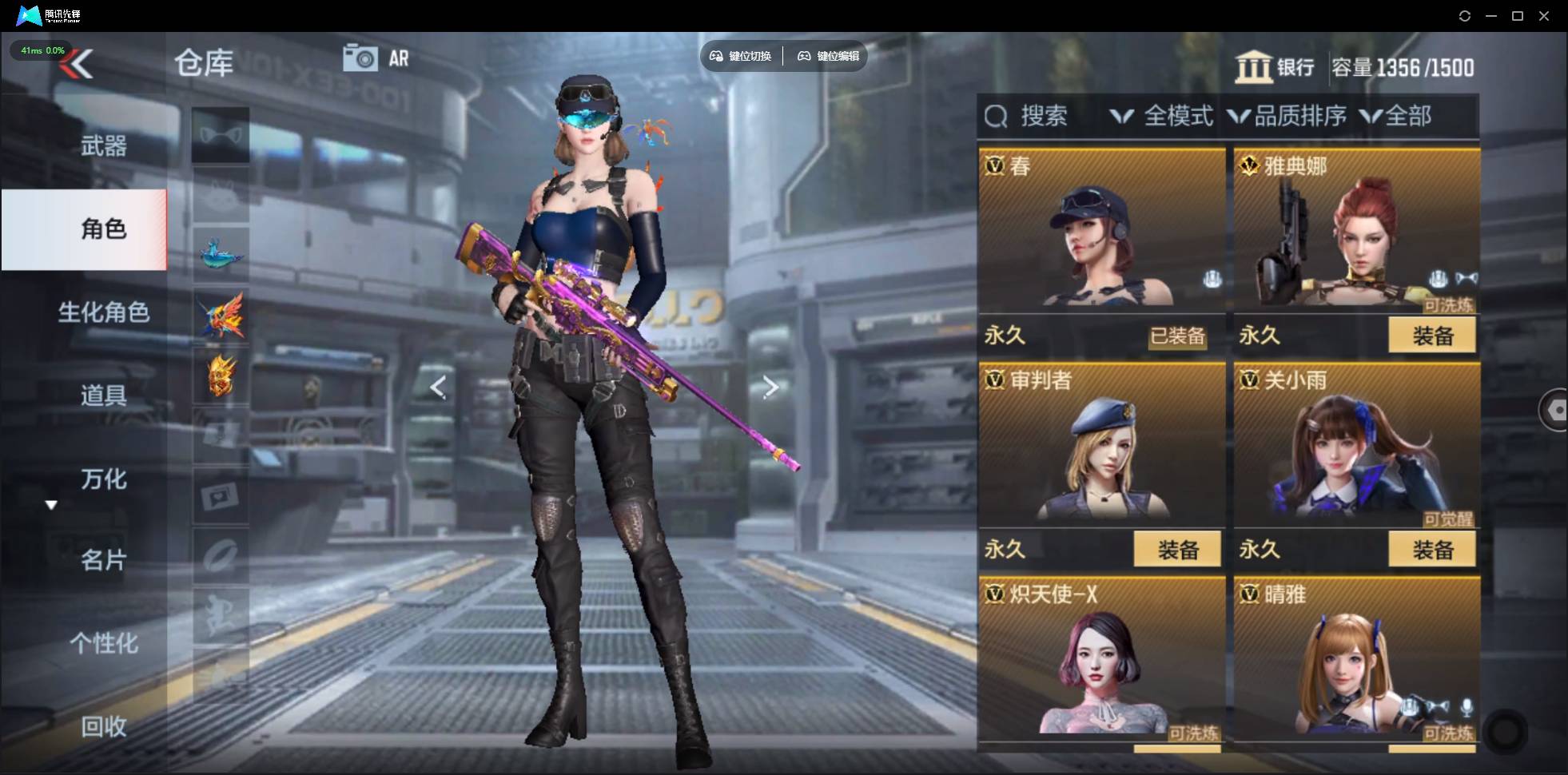
Task: Equip the 审判者 character
Action: (1177, 550)
